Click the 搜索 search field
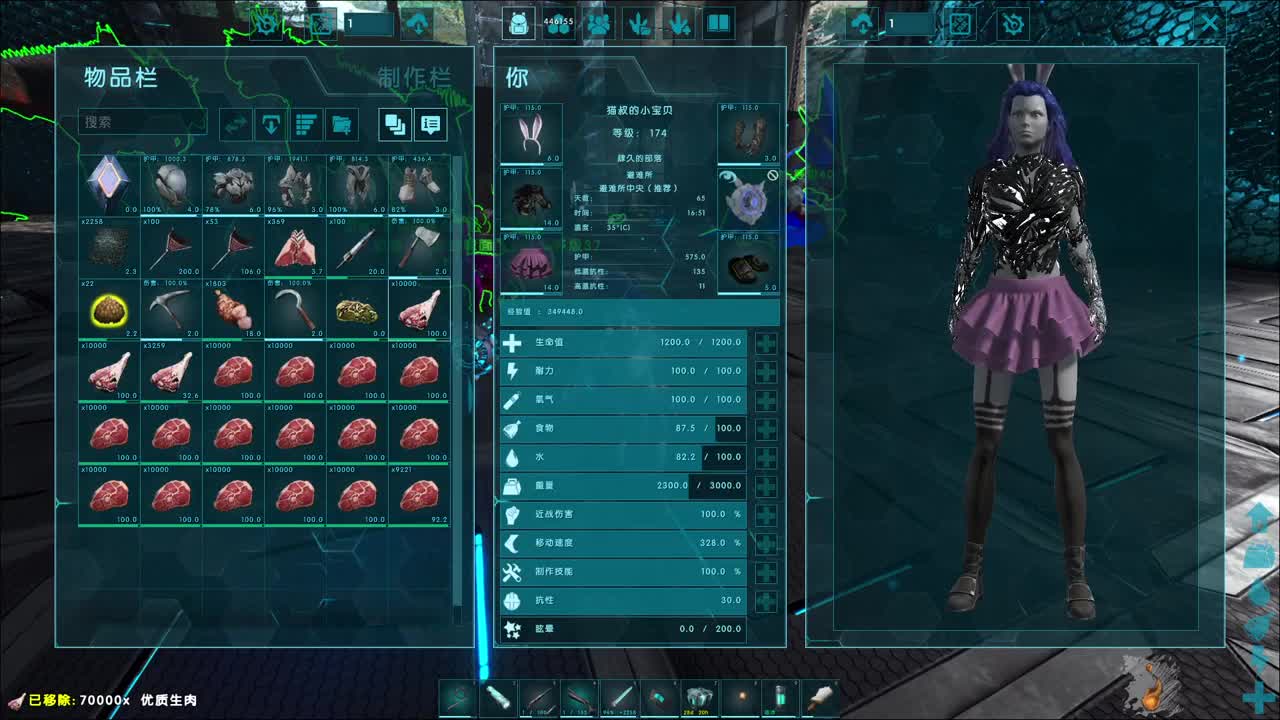The width and height of the screenshot is (1280, 720). (x=142, y=122)
